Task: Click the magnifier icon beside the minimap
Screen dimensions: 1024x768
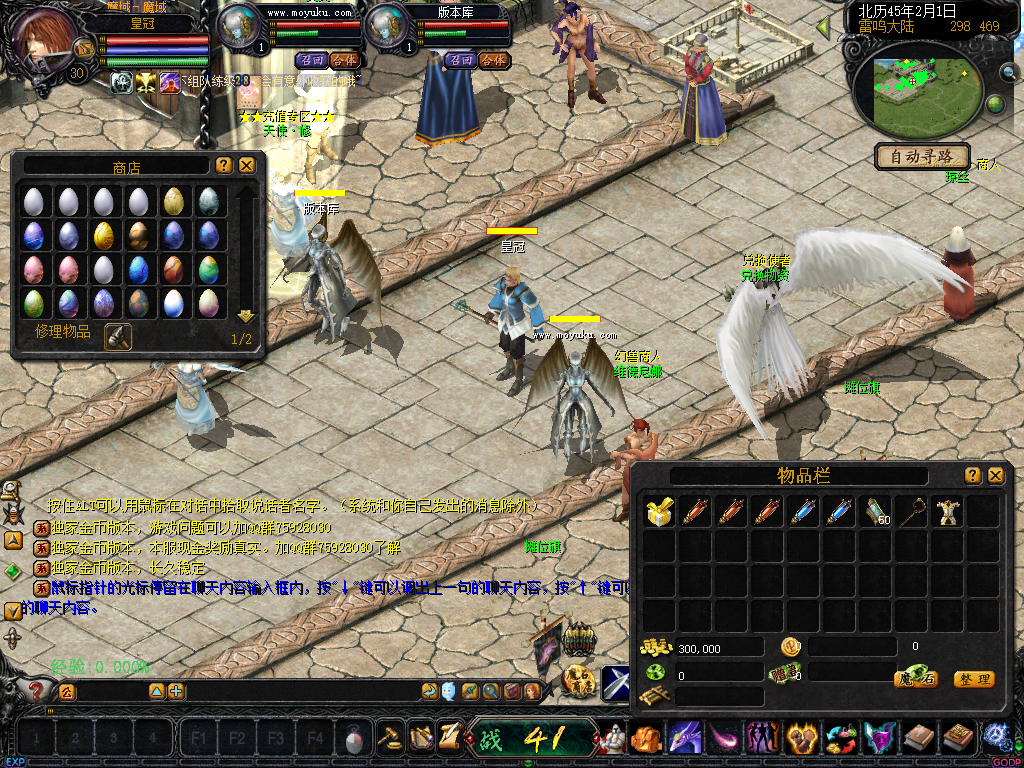Action: coord(1008,72)
